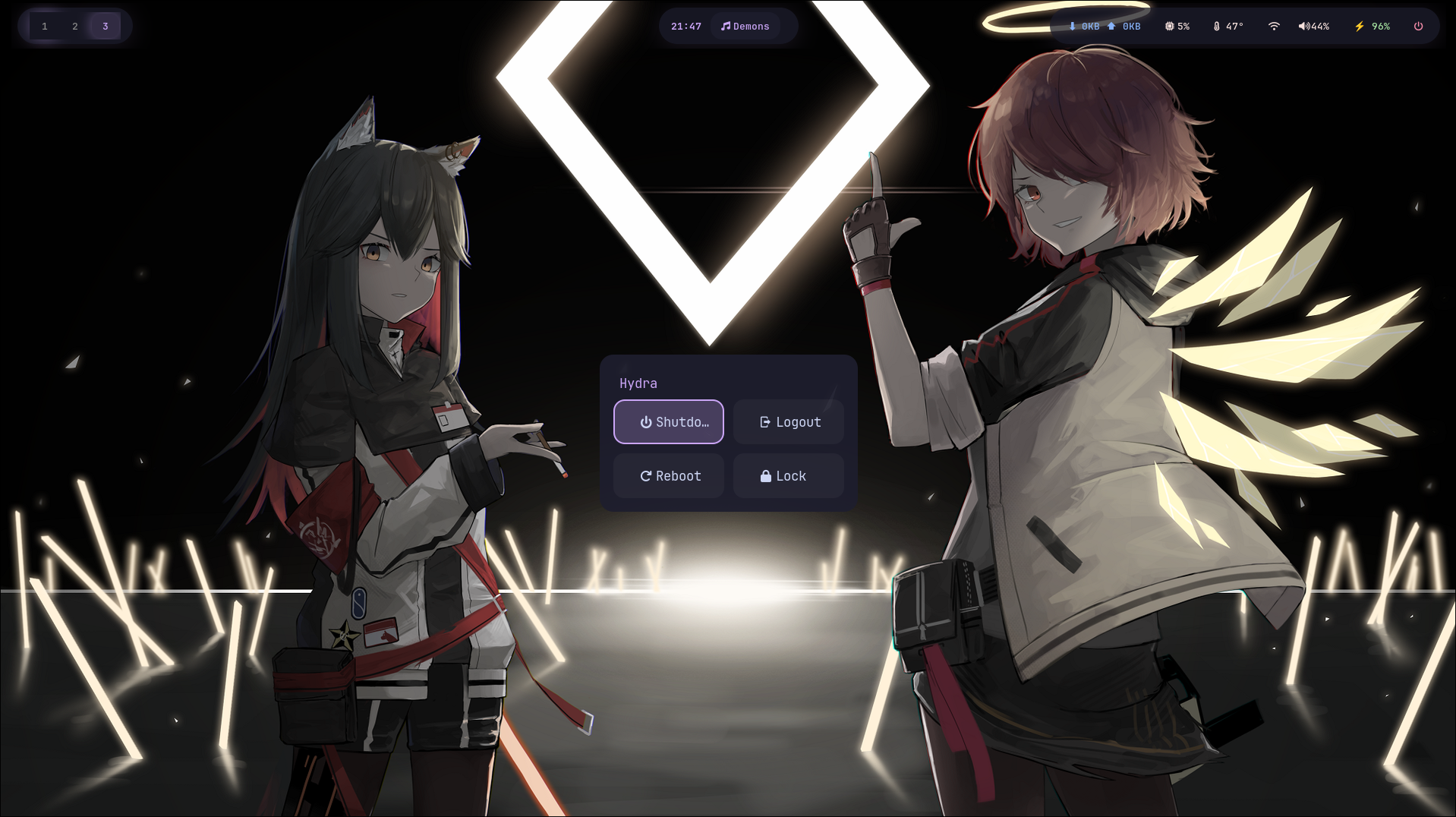Switch to workspace 2
The width and height of the screenshot is (1456, 817).
pyautogui.click(x=75, y=25)
